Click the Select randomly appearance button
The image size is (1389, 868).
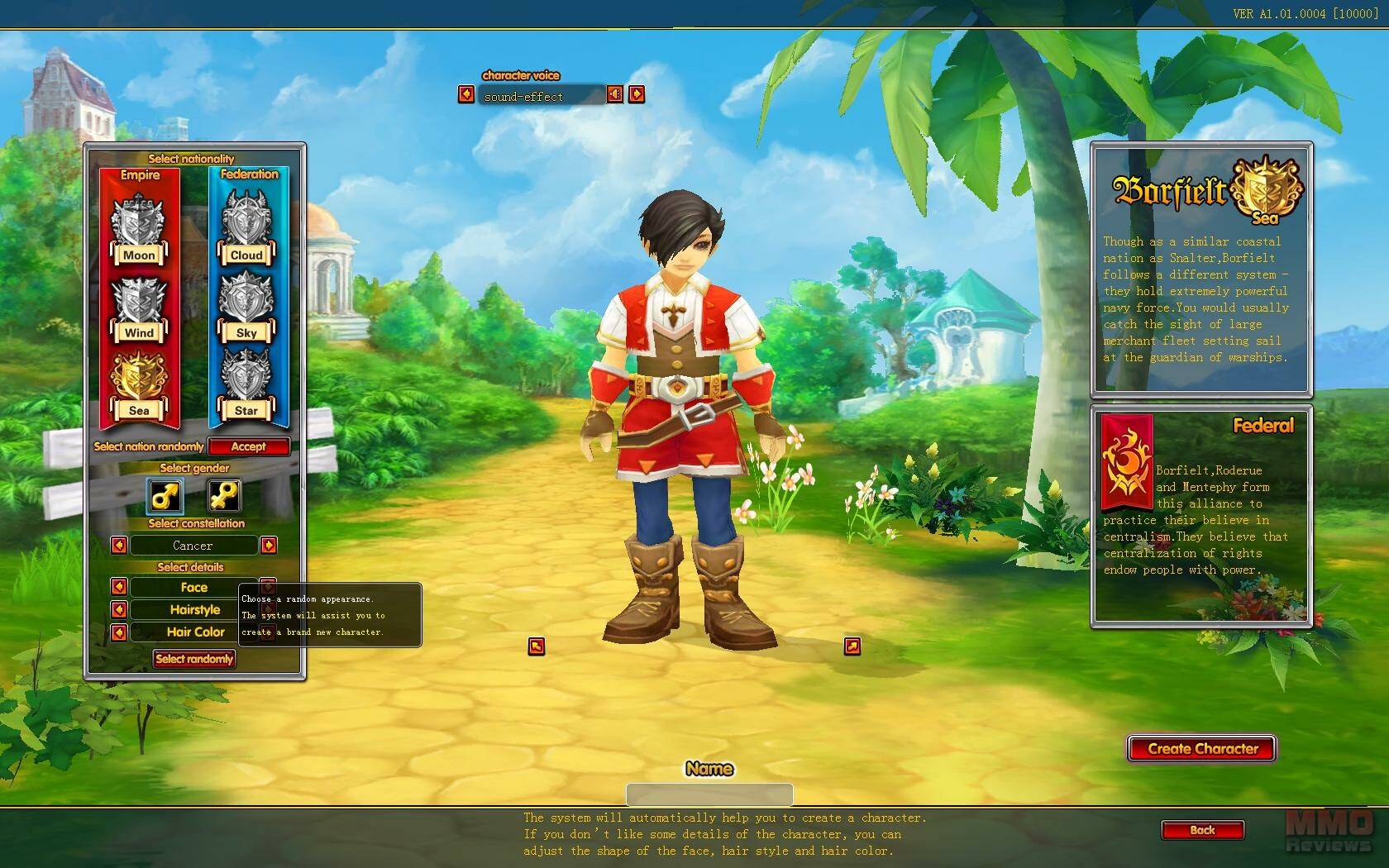tap(194, 659)
